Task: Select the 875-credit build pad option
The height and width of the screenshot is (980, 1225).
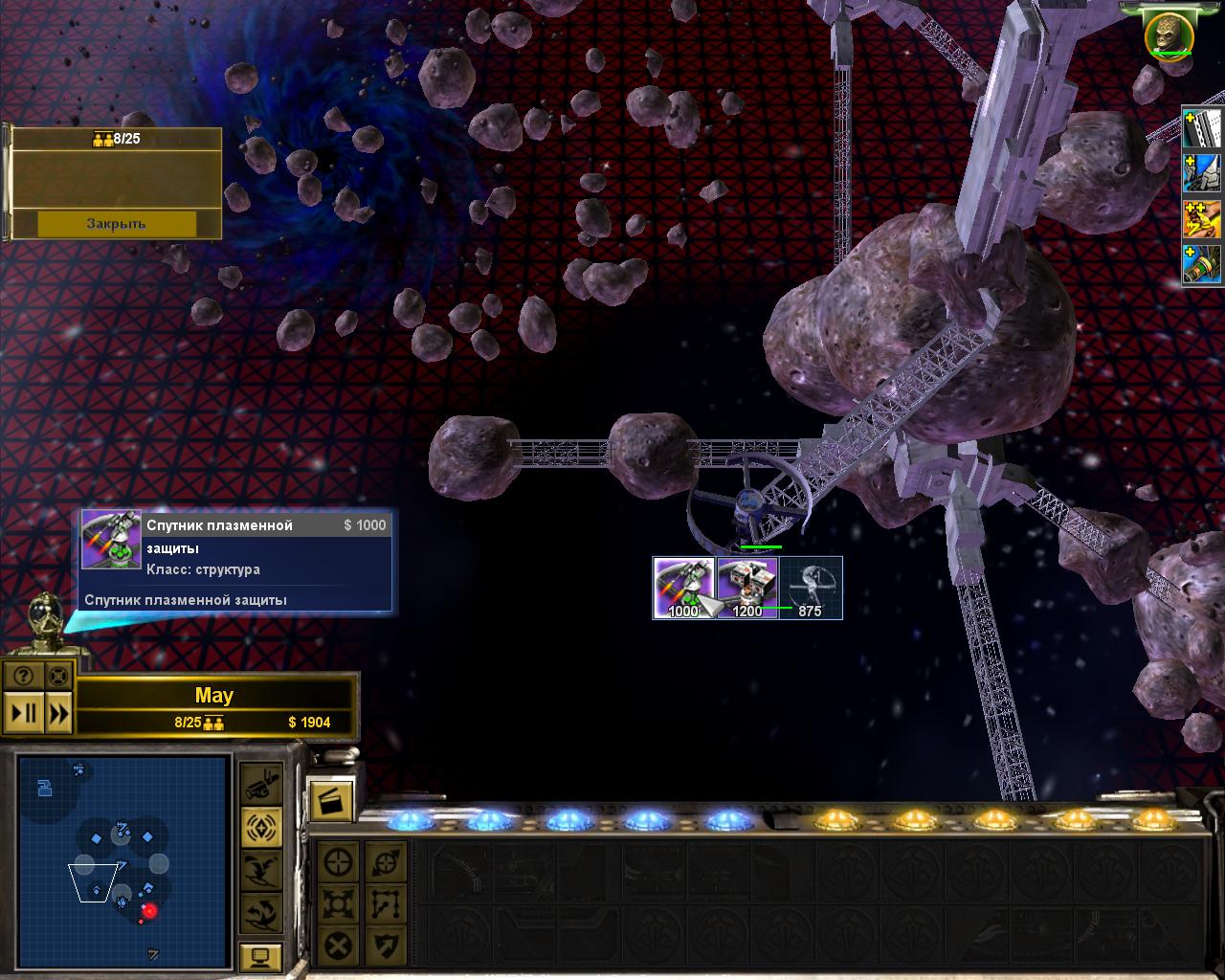Action: [x=811, y=588]
